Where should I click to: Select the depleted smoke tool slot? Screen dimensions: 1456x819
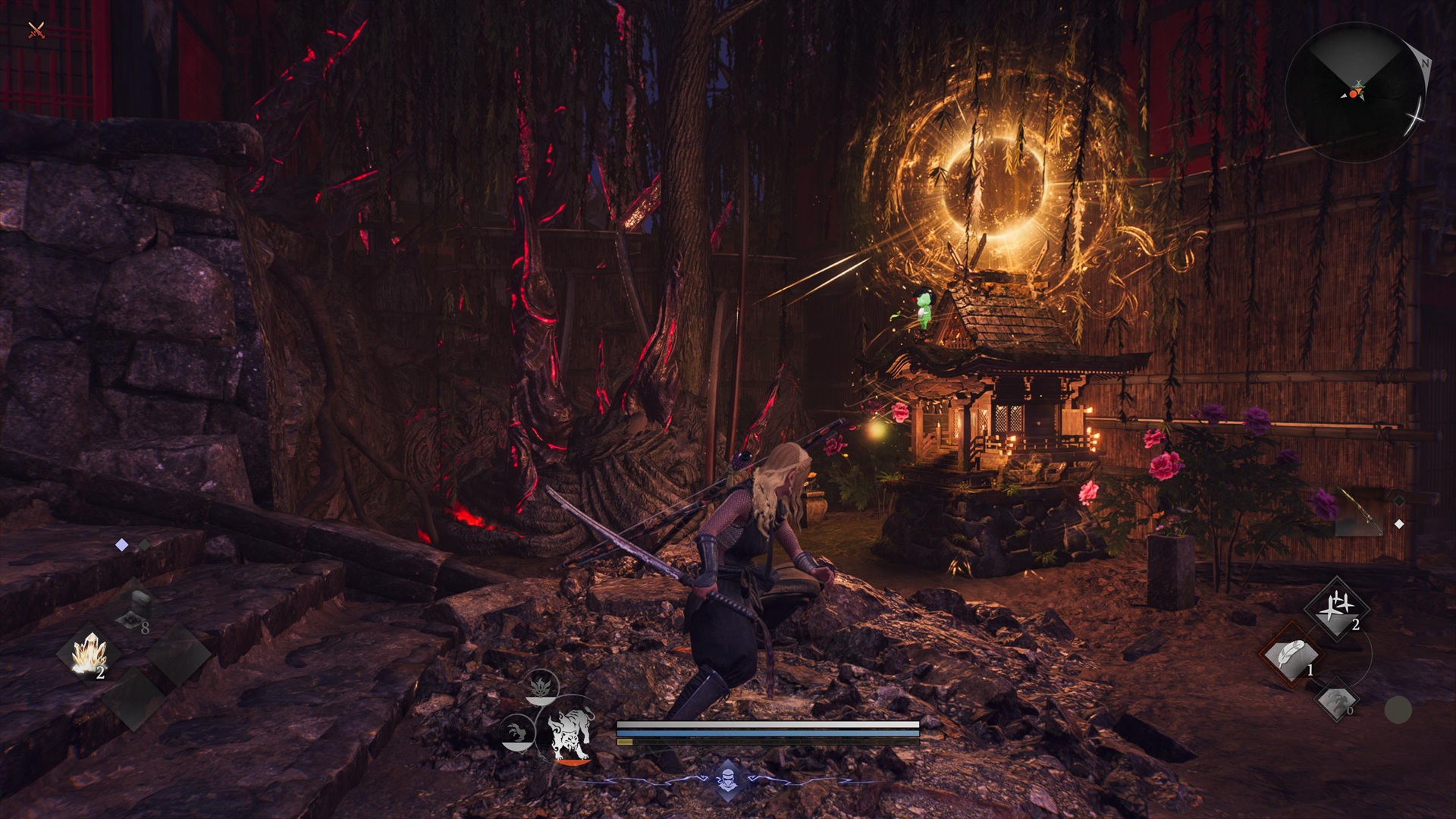(x=1335, y=701)
